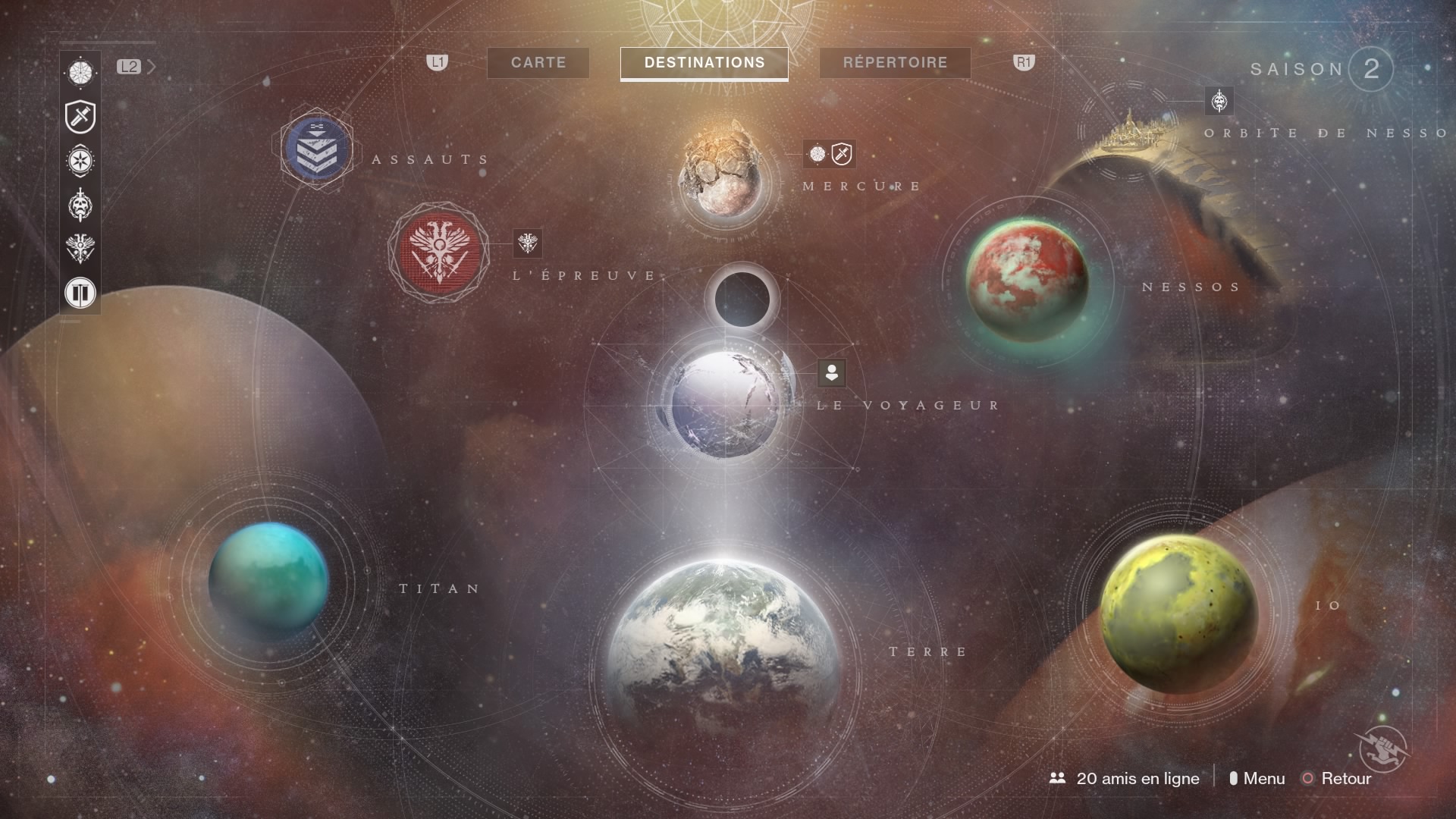The height and width of the screenshot is (819, 1456).
Task: Select the Nessos planet
Action: click(x=1026, y=279)
